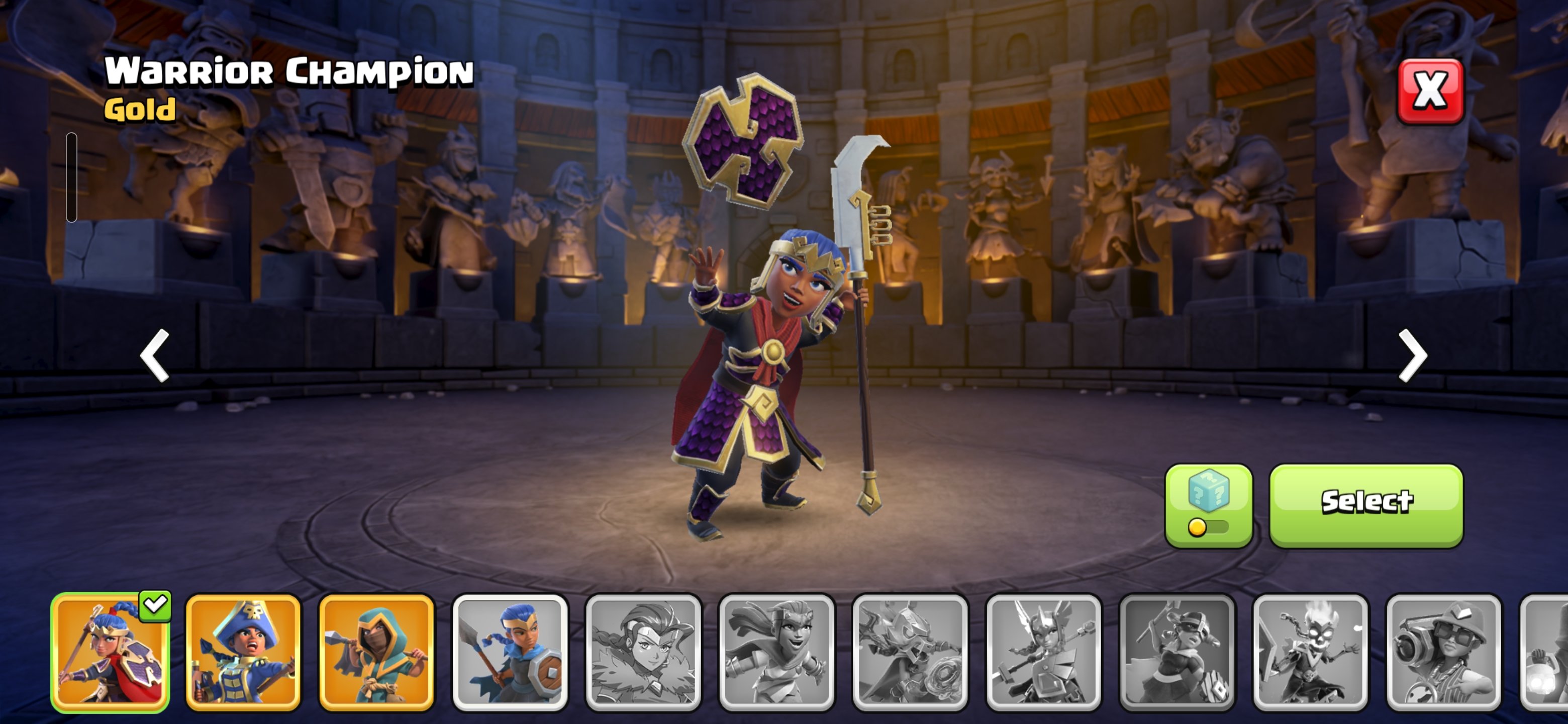Close the skin selection screen
1568x724 pixels.
[x=1429, y=92]
